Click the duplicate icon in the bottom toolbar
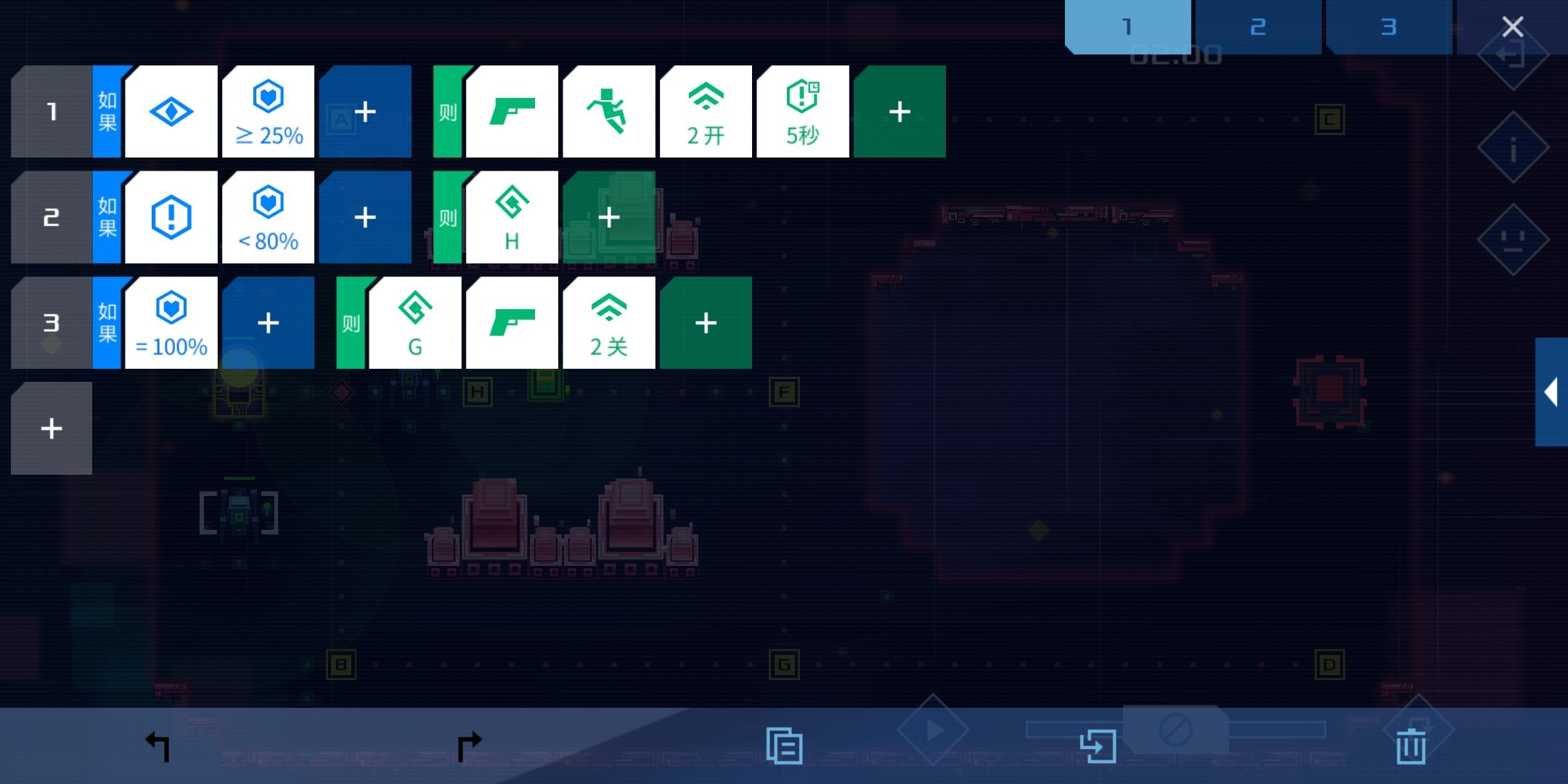 (x=784, y=743)
